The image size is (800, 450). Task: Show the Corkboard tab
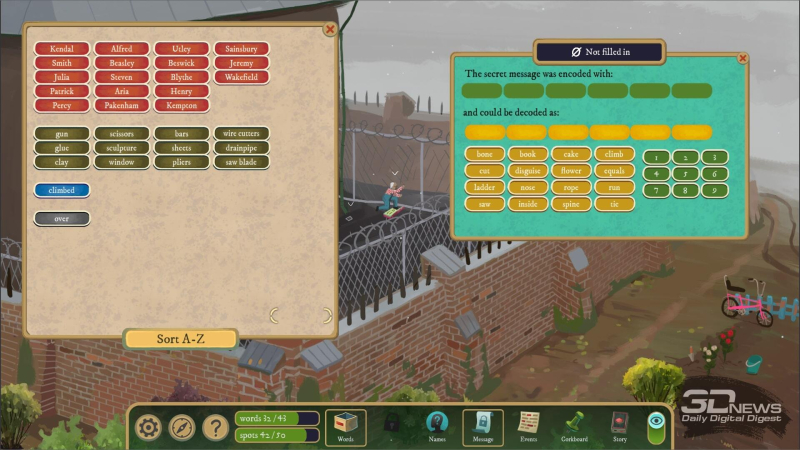[x=574, y=427]
